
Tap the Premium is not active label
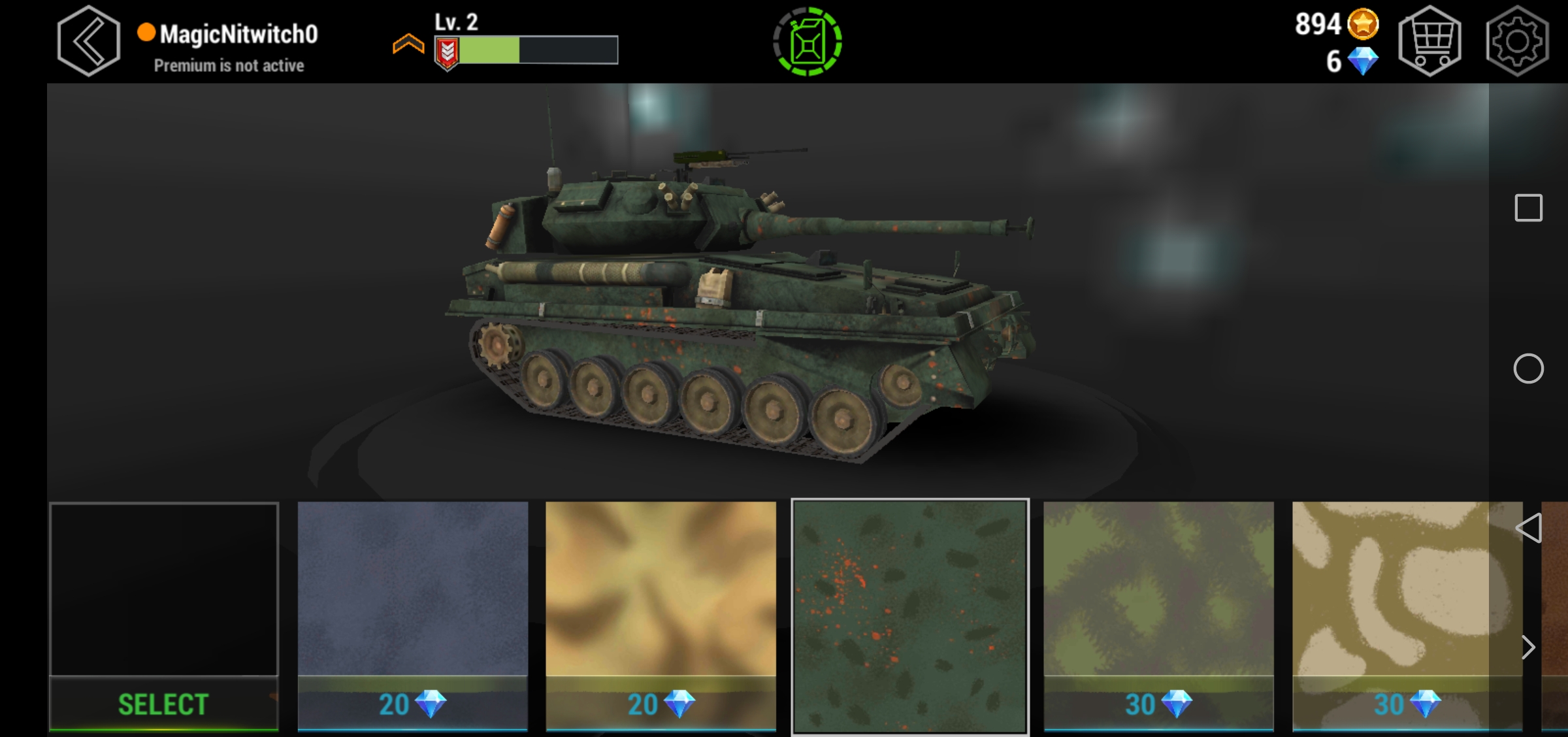coord(229,65)
